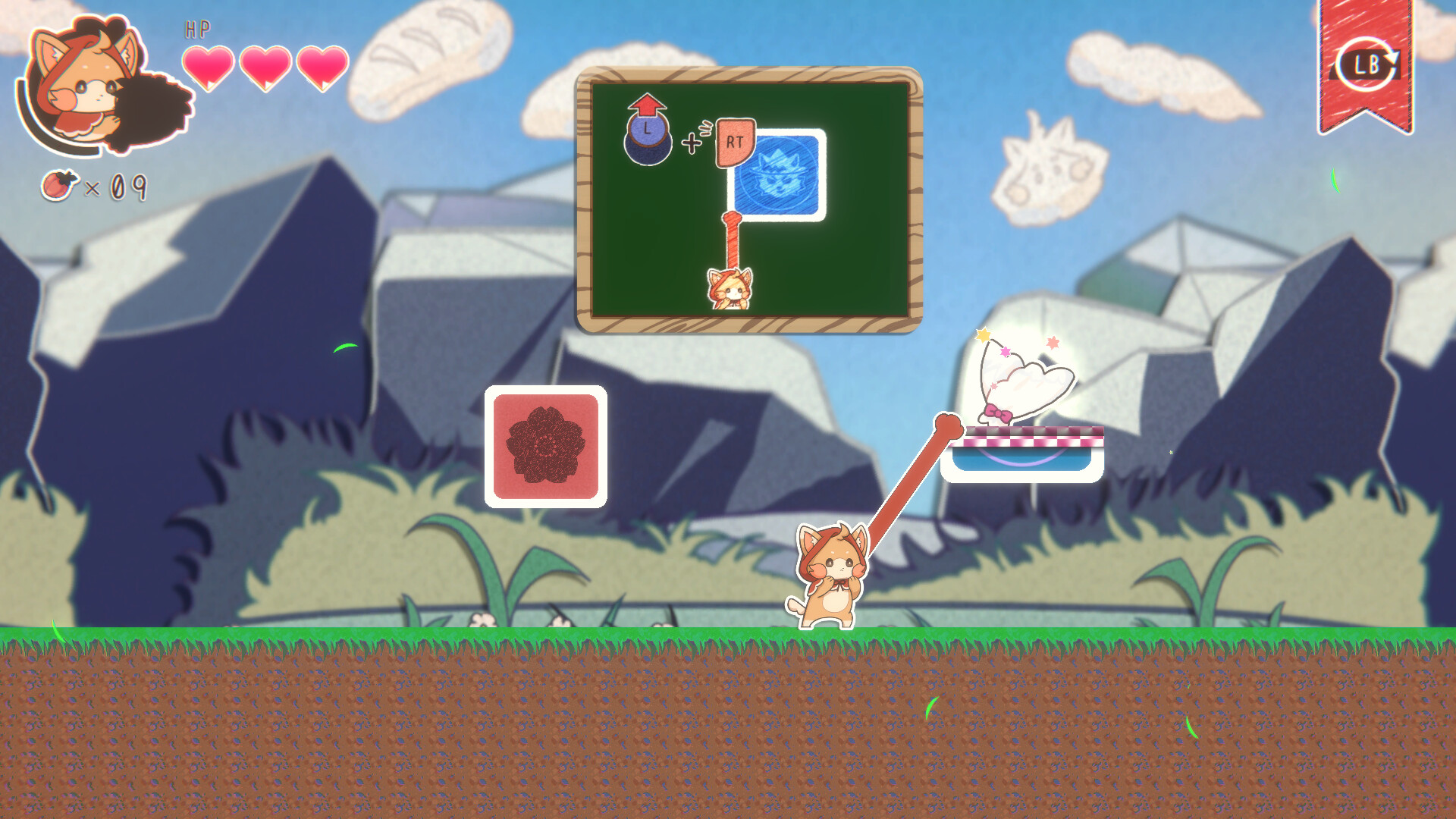Click the red flower color swatch

[x=544, y=447]
